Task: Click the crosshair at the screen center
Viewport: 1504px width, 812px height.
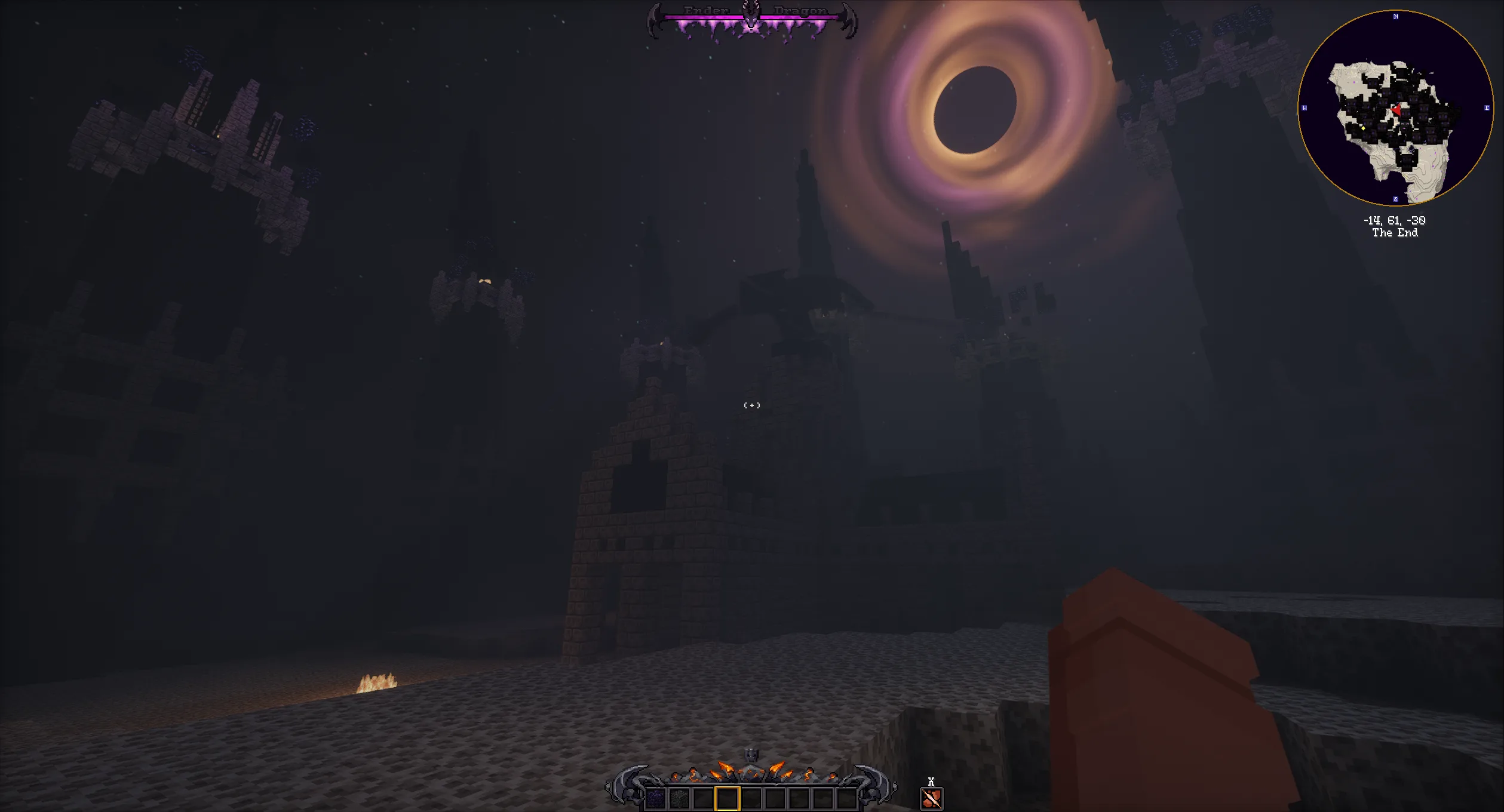Action: [x=751, y=405]
